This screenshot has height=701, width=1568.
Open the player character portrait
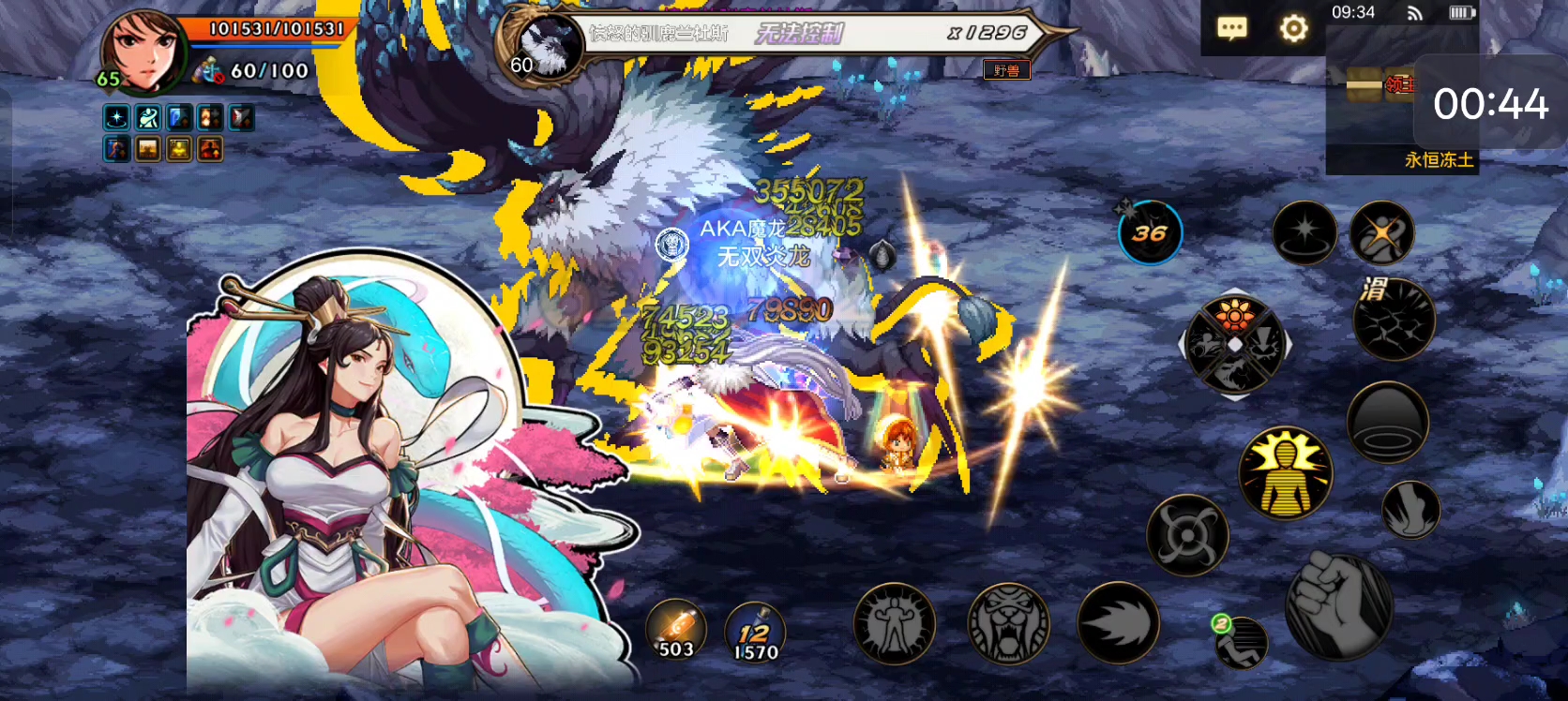pos(143,52)
